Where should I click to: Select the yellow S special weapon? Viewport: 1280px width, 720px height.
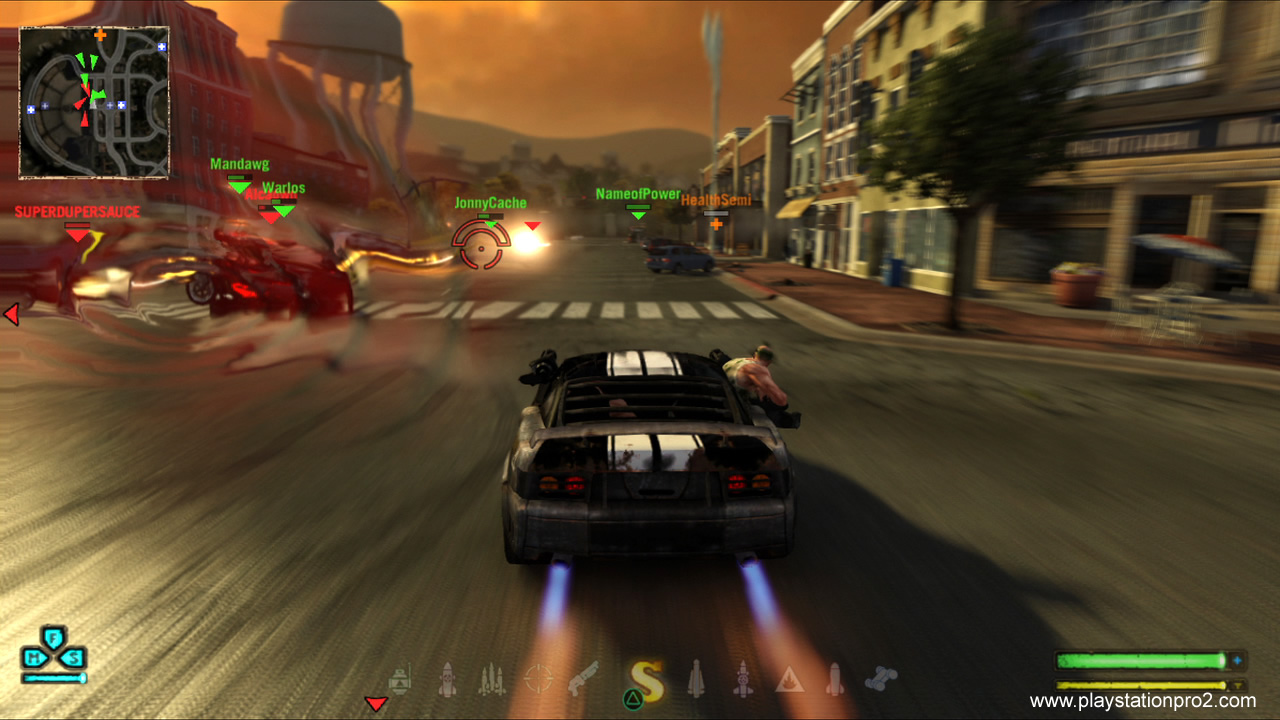click(x=648, y=680)
